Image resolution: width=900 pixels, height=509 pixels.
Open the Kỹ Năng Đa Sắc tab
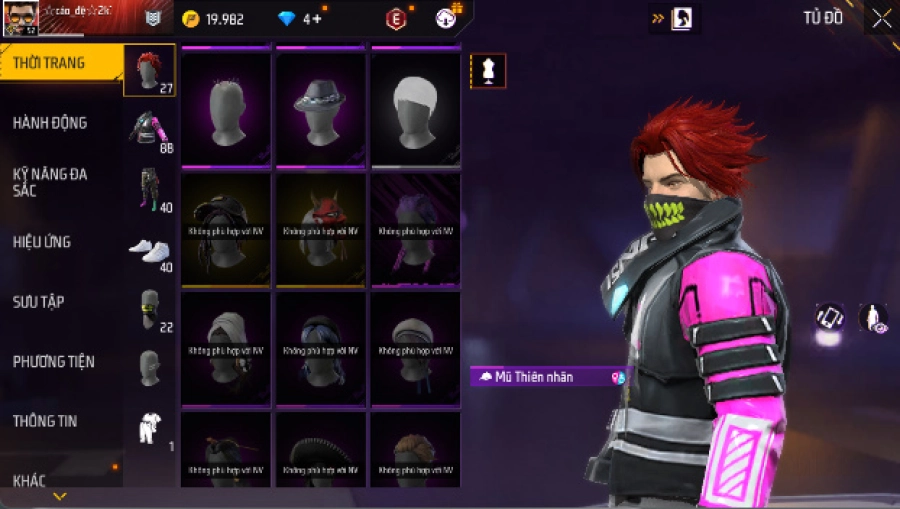pos(50,181)
